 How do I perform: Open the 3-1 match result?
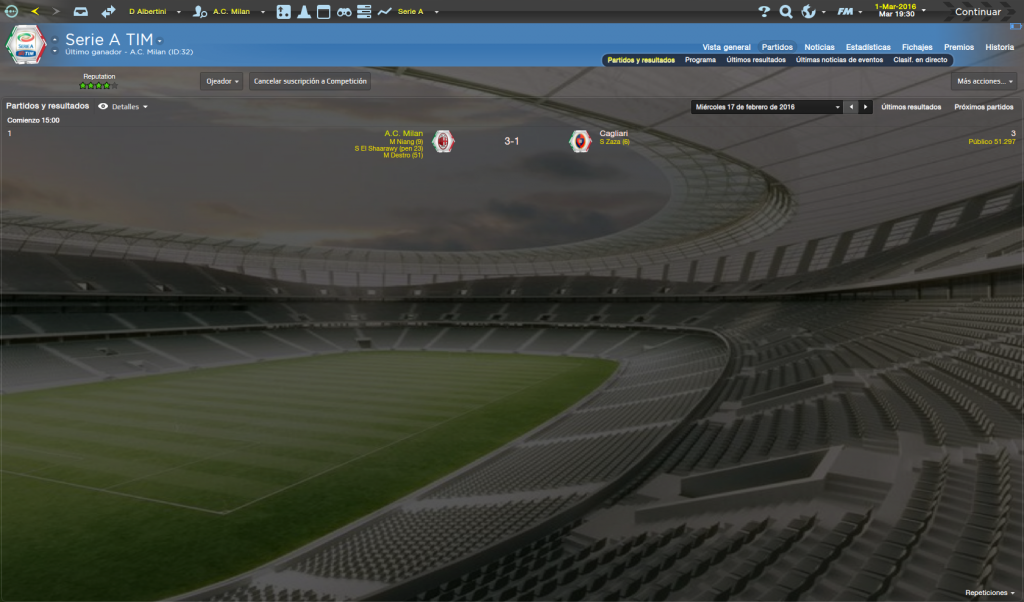point(511,141)
